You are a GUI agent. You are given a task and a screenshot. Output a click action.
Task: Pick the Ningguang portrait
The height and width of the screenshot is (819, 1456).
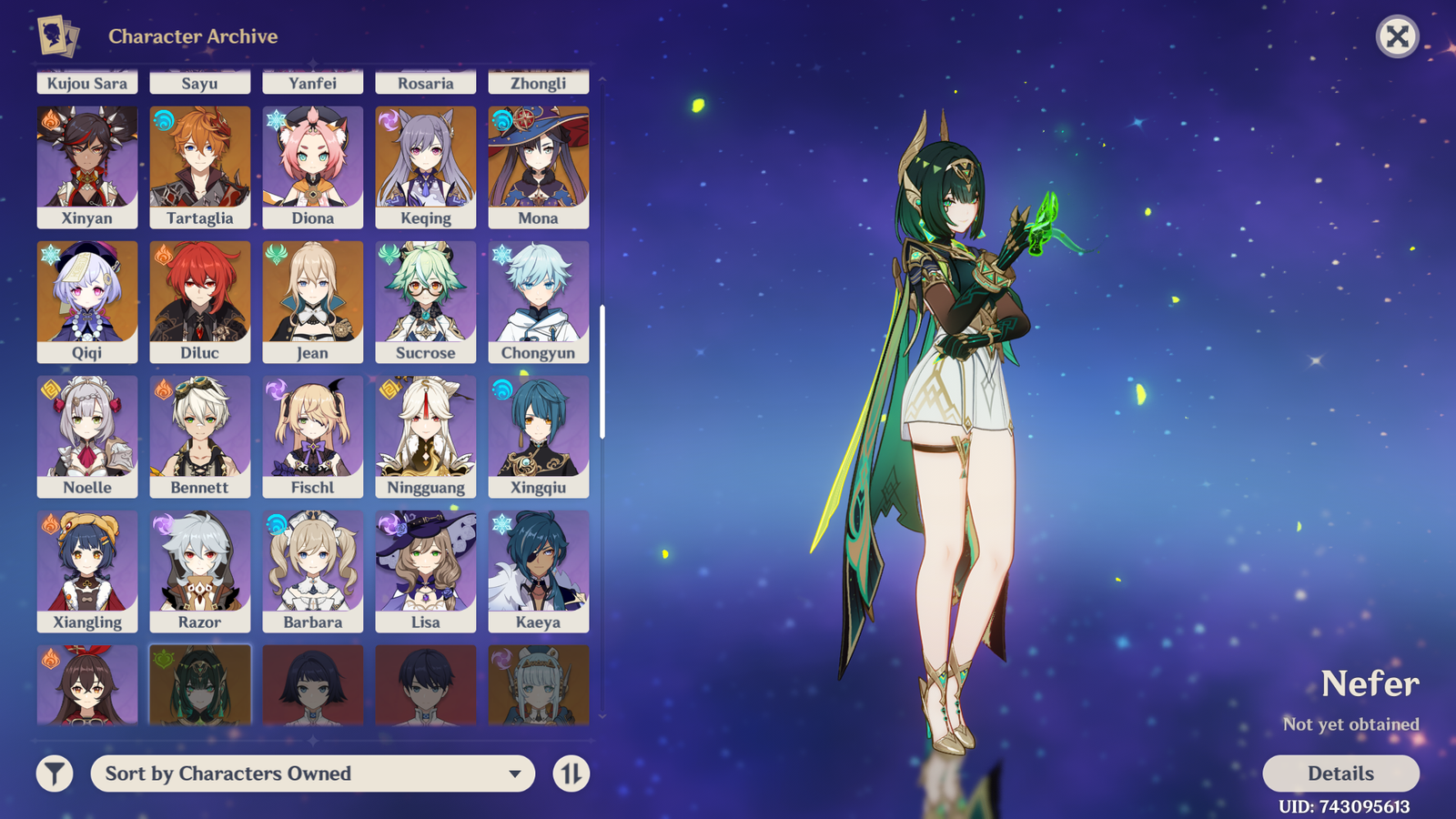(x=426, y=436)
